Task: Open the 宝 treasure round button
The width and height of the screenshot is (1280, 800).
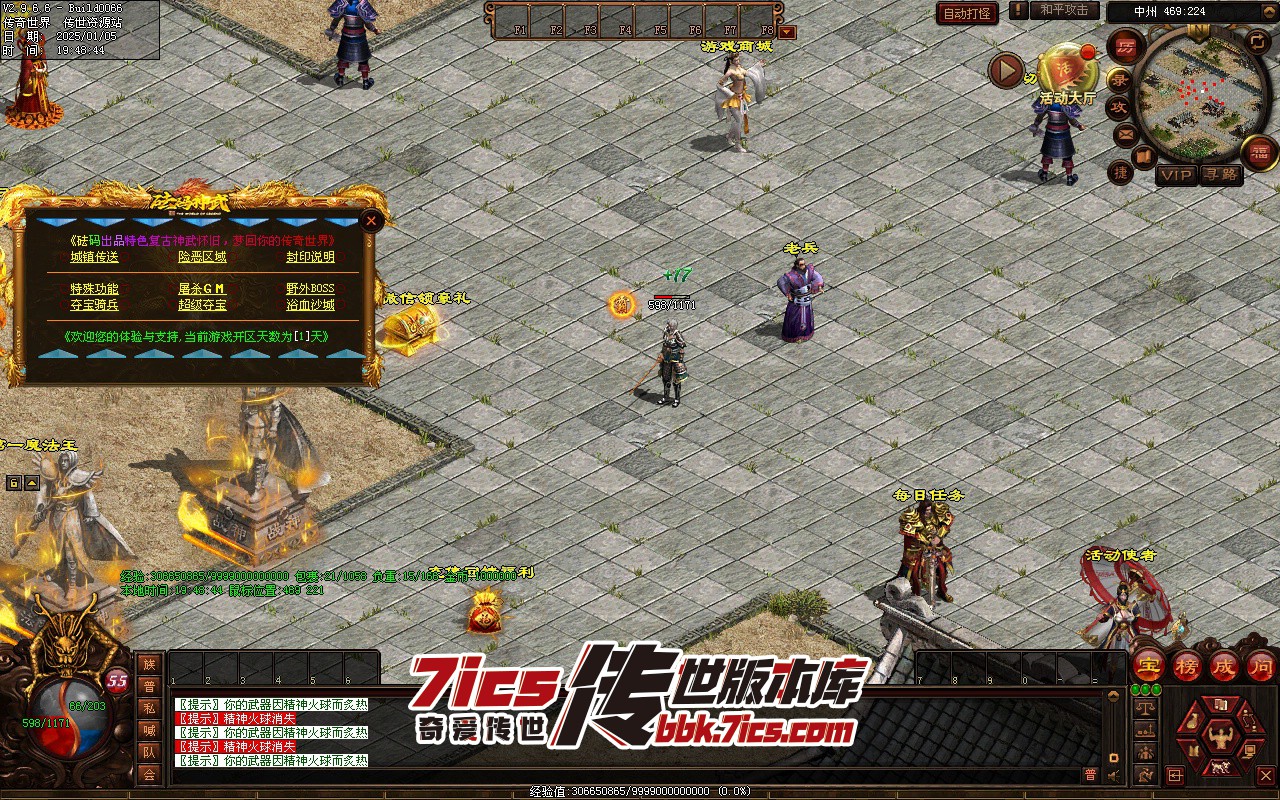Action: click(1150, 665)
